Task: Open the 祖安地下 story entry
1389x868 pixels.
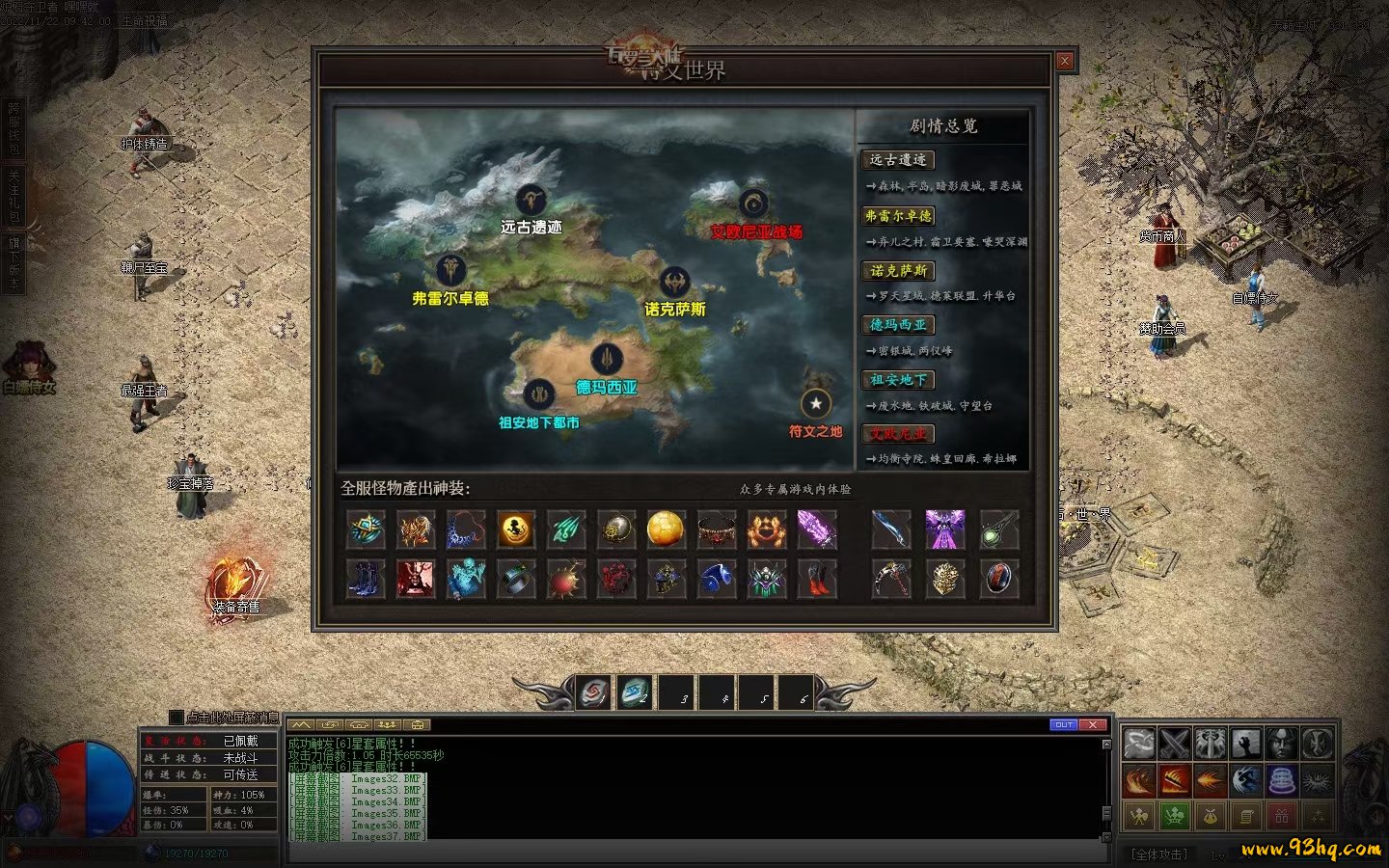Action: point(897,380)
